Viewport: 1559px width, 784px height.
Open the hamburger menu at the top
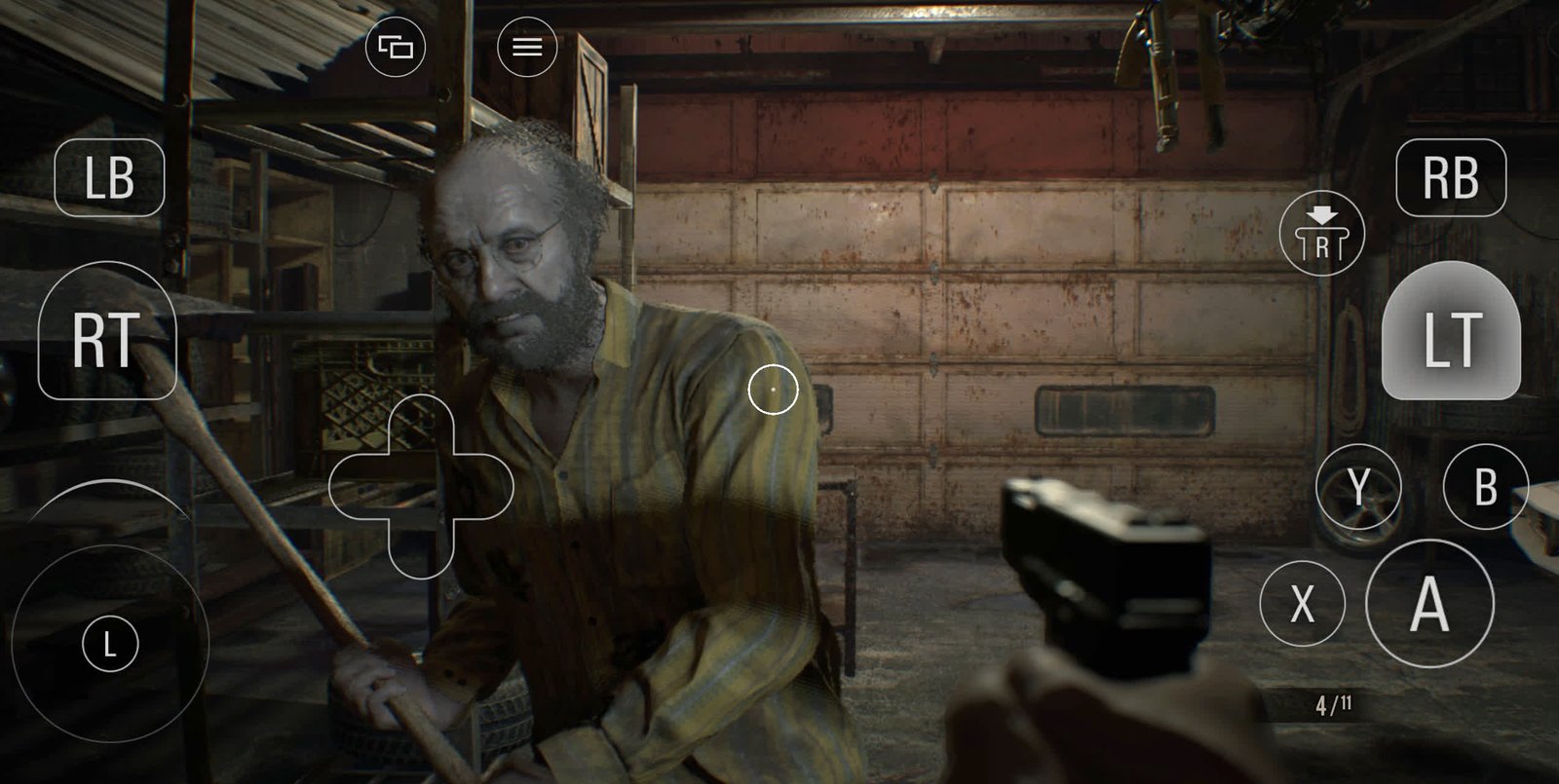point(525,48)
